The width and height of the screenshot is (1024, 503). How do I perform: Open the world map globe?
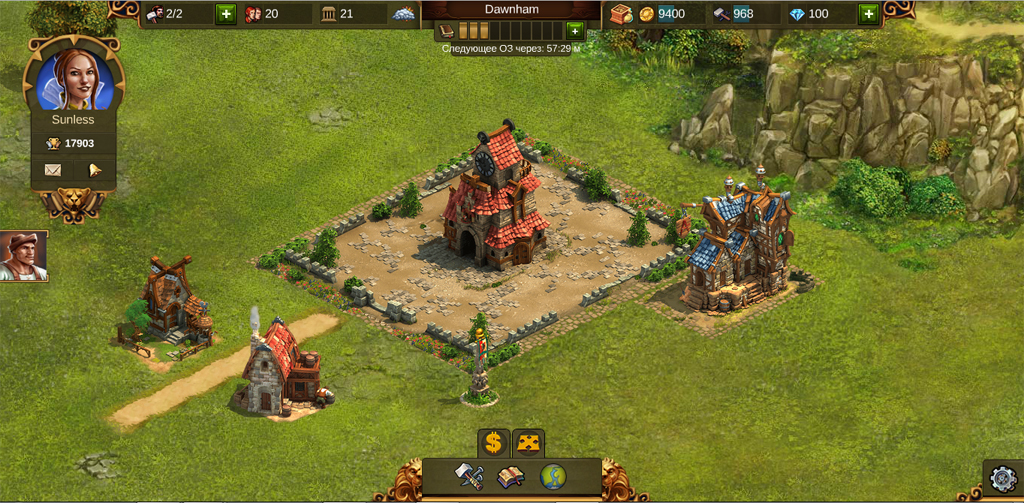553,476
